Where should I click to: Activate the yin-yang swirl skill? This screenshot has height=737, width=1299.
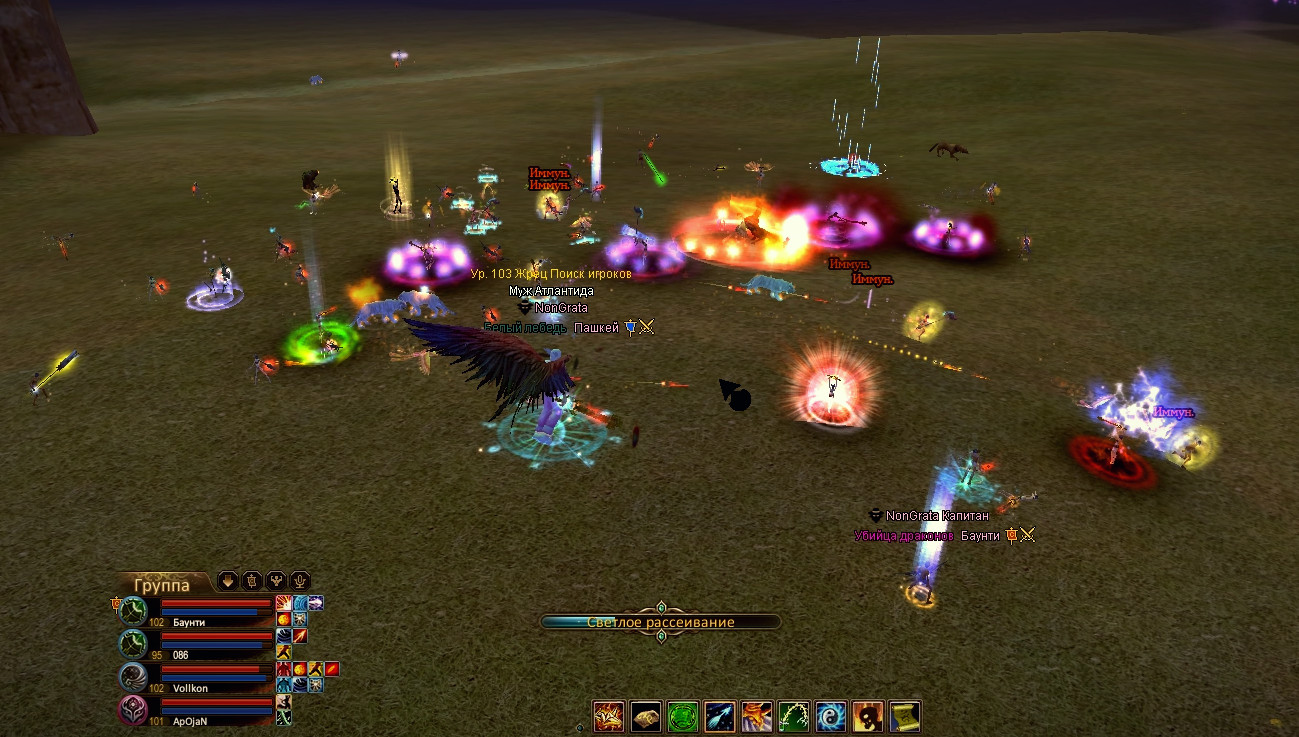coord(831,716)
